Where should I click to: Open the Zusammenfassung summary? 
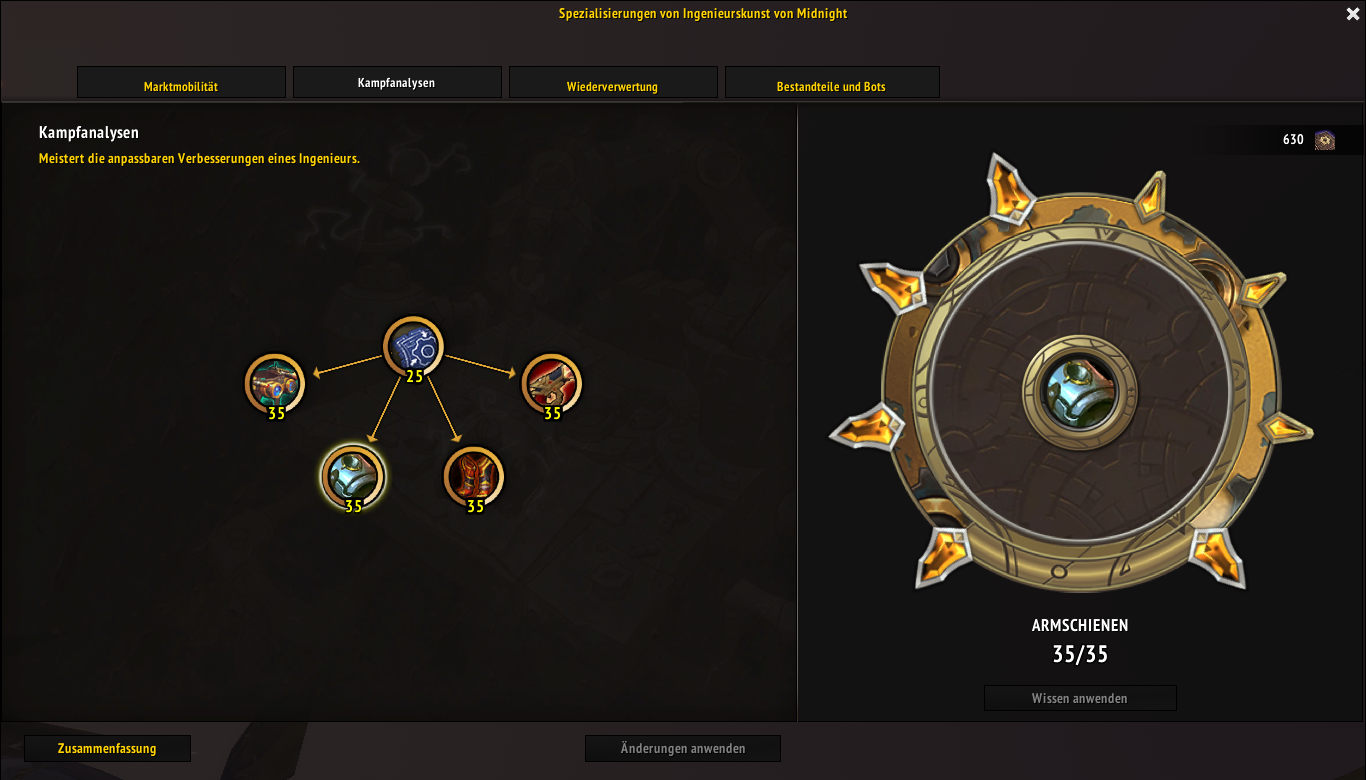click(107, 748)
